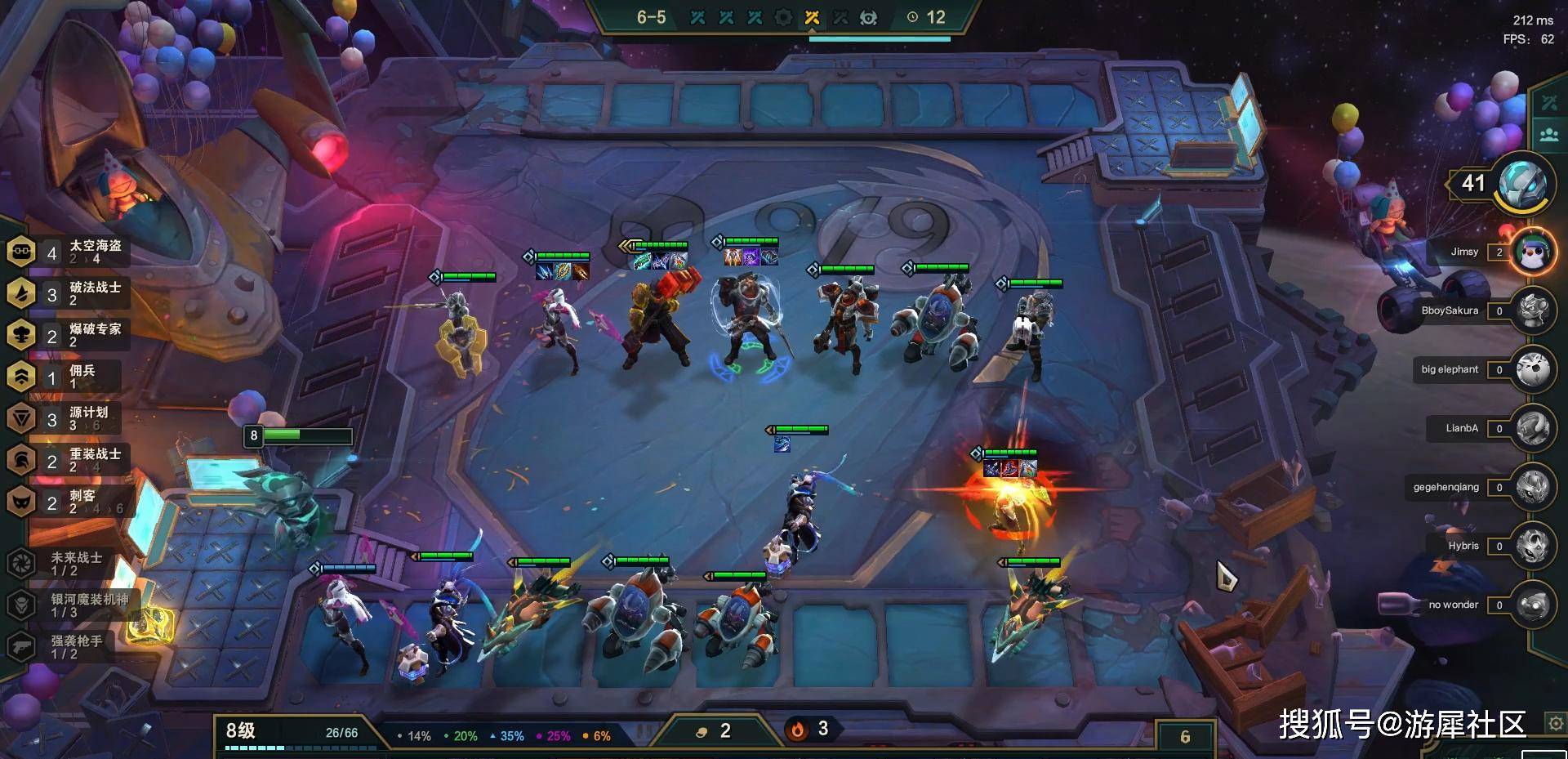Open the settings gear icon

pyautogui.click(x=1555, y=723)
